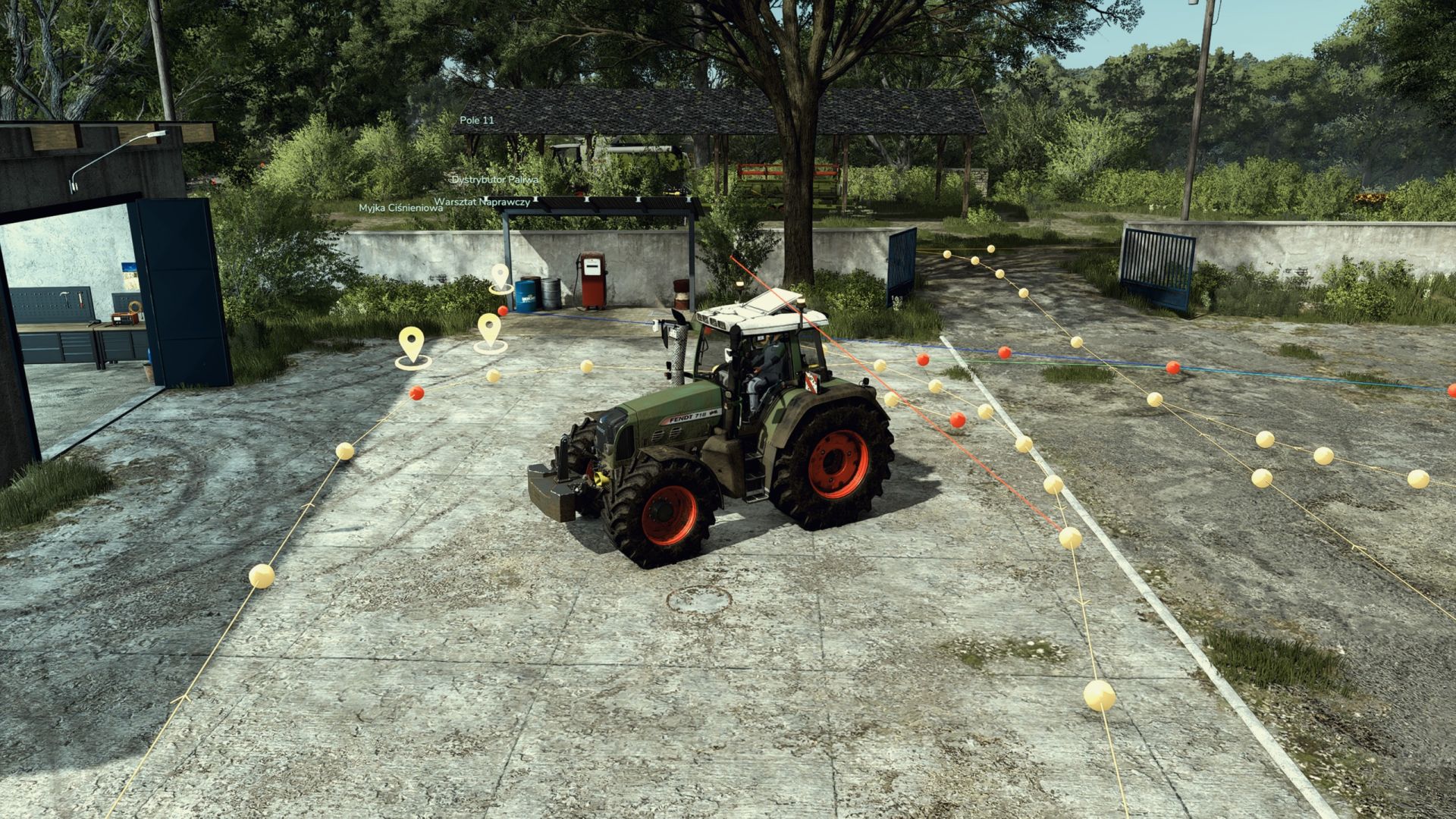Click the Pole 11 field label
1456x819 pixels.
click(478, 119)
